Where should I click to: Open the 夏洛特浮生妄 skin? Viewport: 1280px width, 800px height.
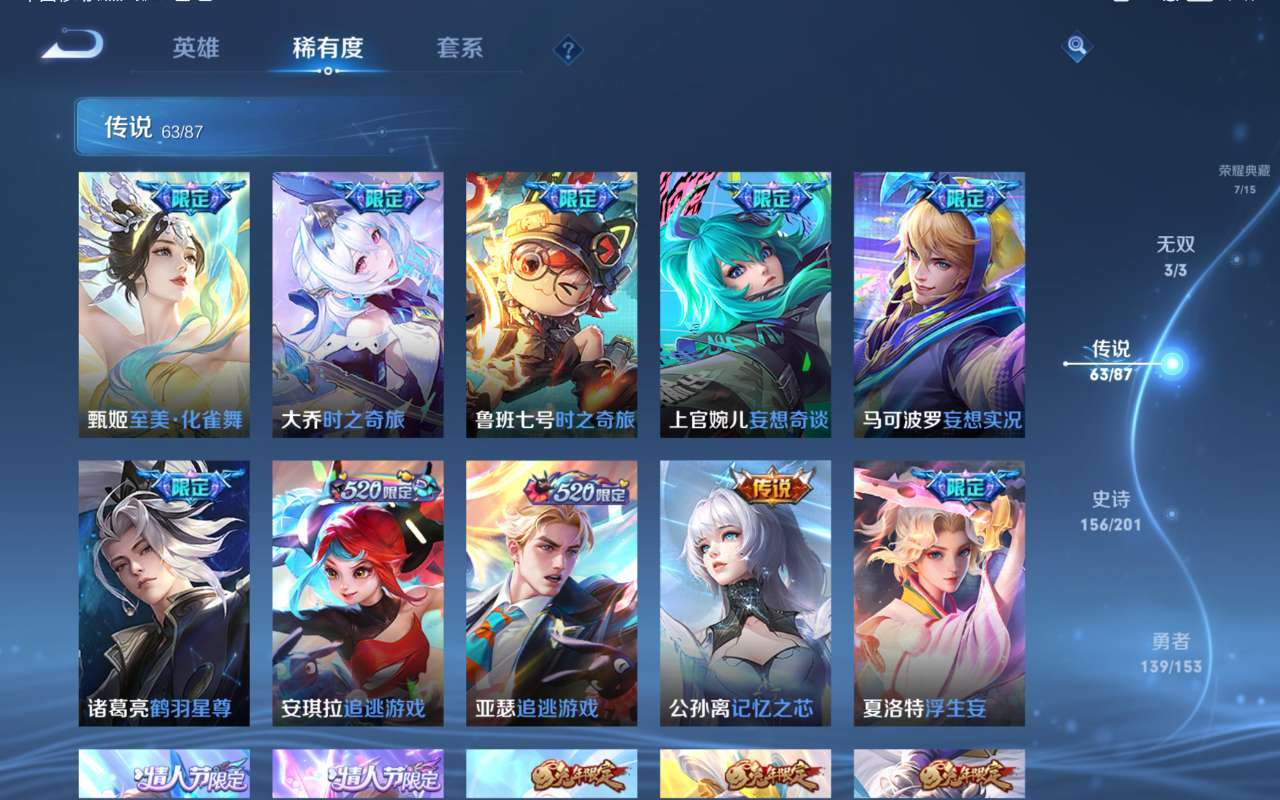(x=940, y=590)
